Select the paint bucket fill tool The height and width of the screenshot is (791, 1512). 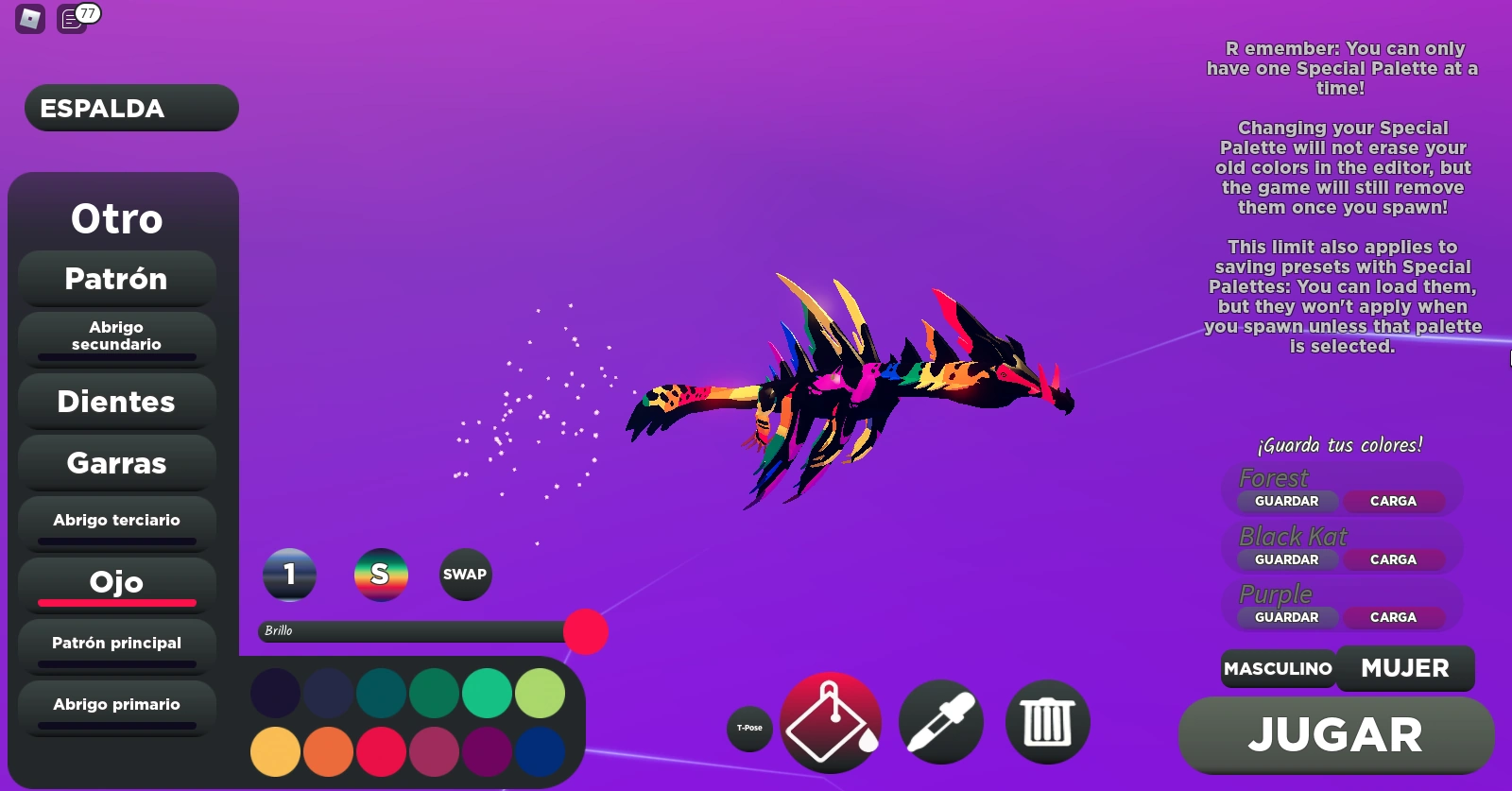point(831,722)
